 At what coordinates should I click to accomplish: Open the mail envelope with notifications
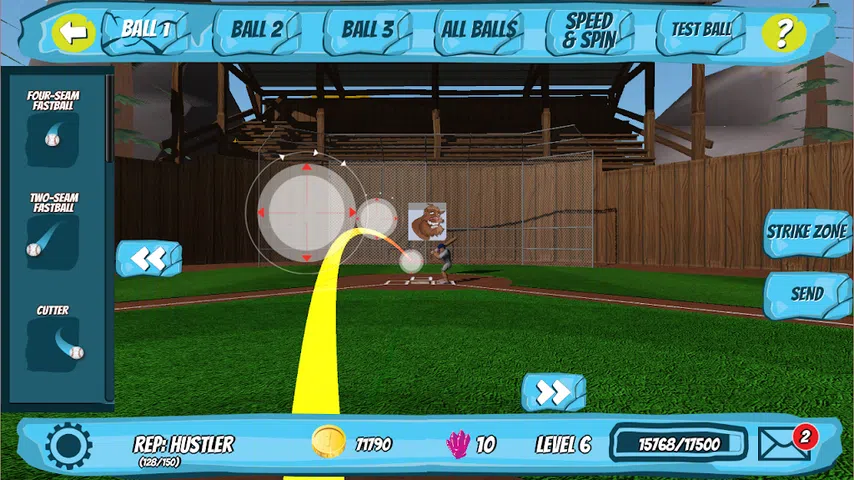(x=785, y=444)
